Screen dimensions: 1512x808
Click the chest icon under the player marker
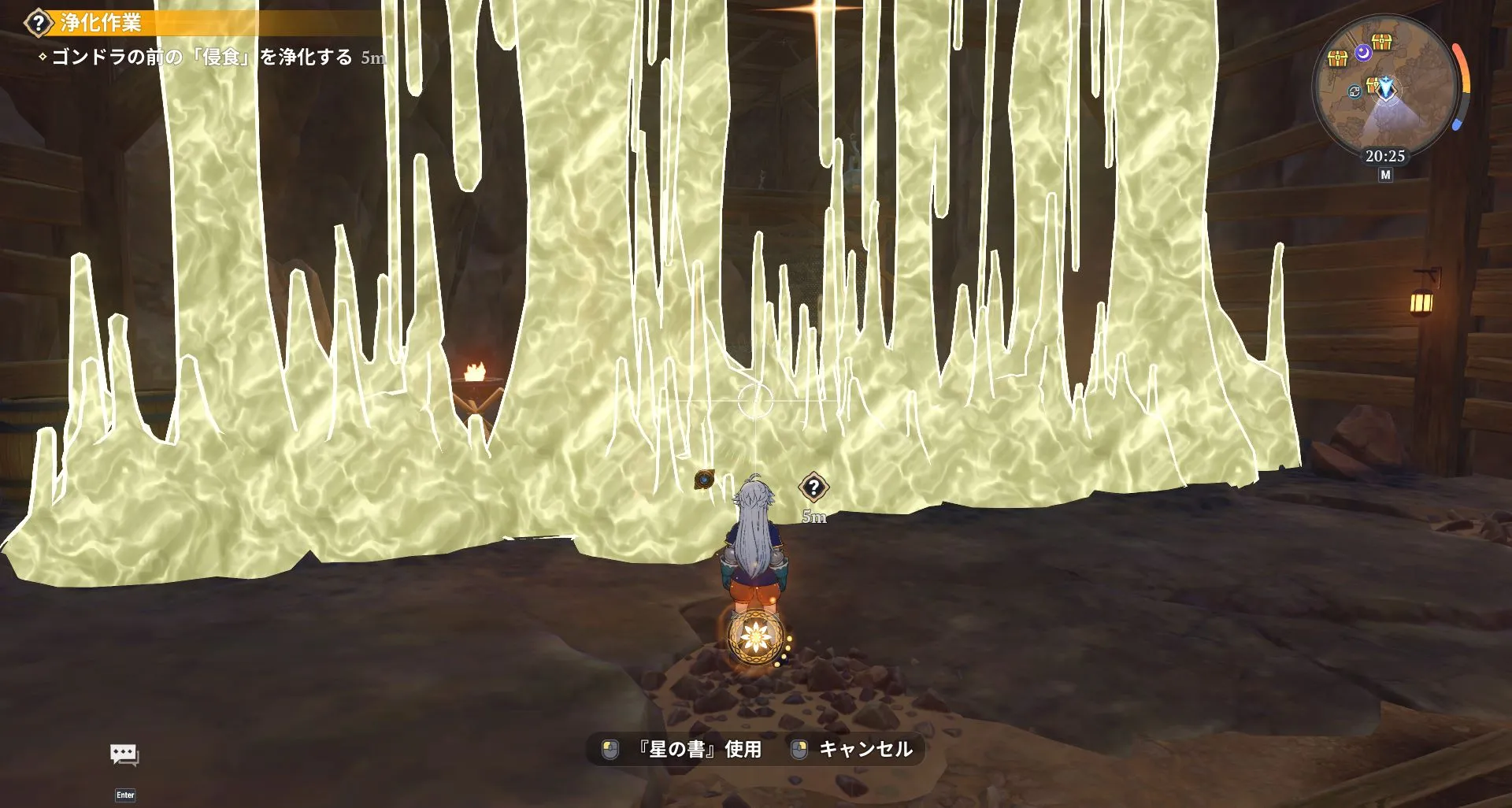pyautogui.click(x=1372, y=85)
